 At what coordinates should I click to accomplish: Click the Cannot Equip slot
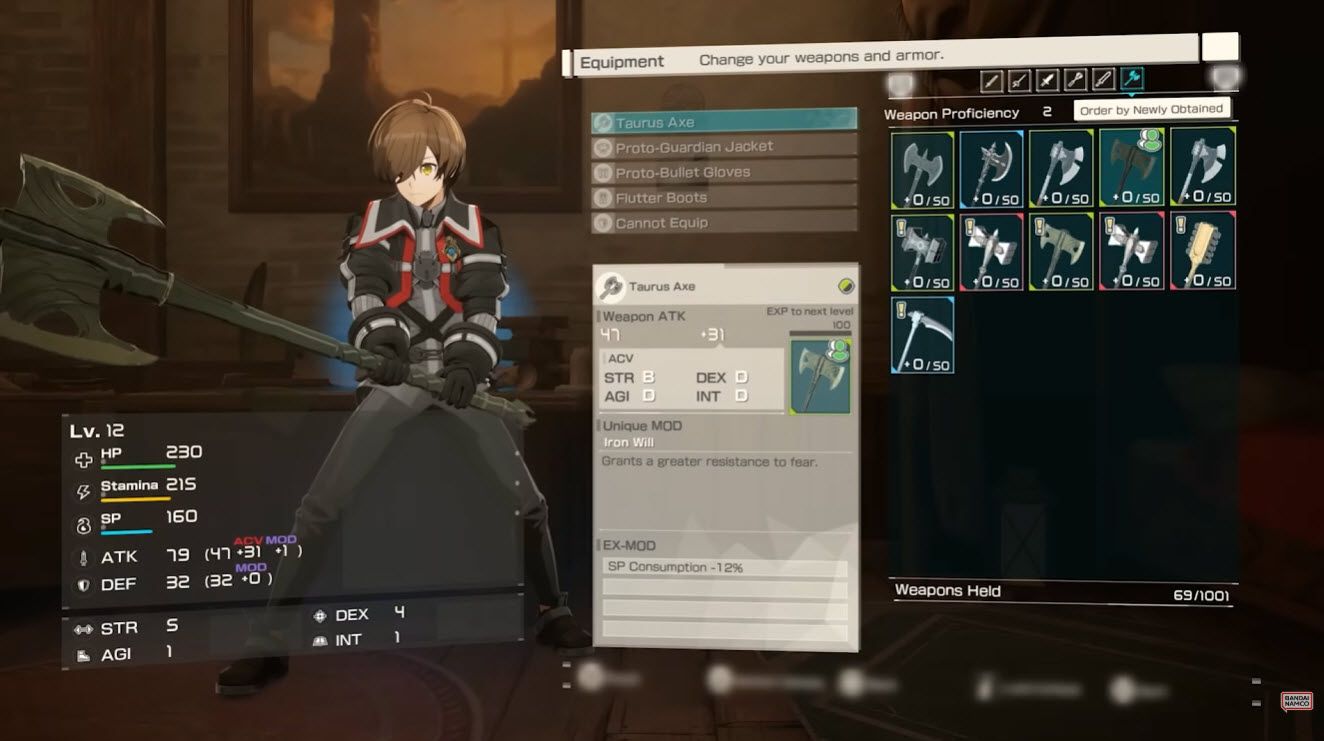pos(724,223)
